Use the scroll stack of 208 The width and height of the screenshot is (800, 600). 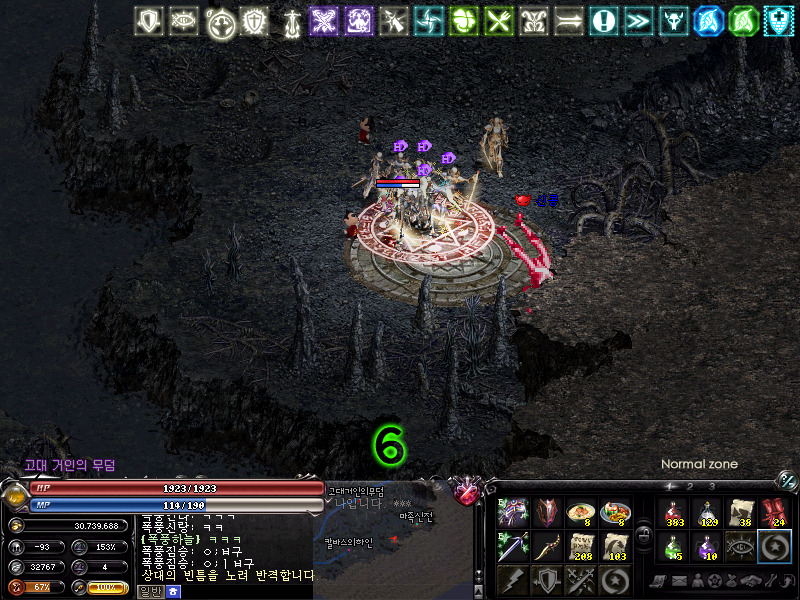(581, 546)
